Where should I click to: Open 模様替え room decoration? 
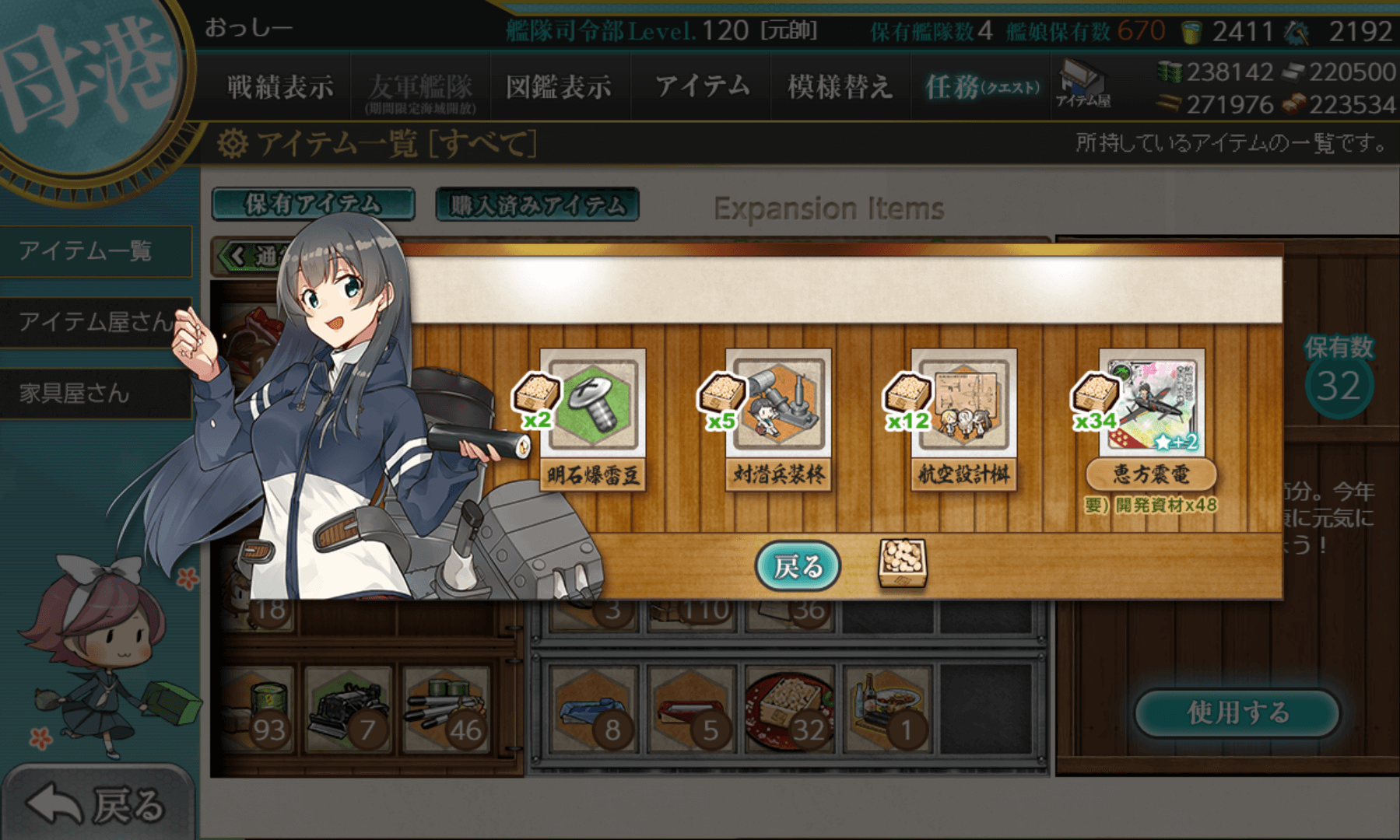(839, 86)
